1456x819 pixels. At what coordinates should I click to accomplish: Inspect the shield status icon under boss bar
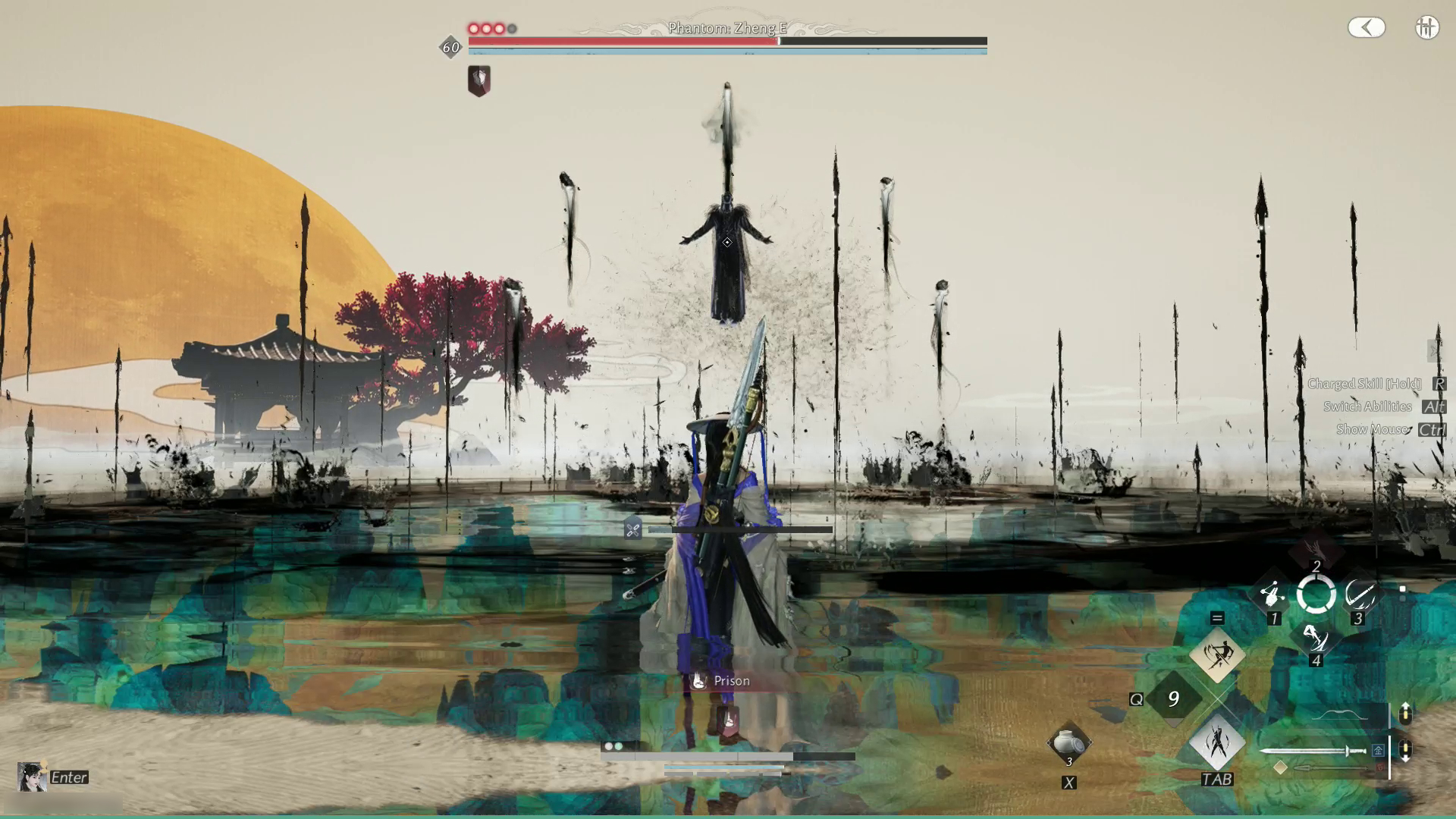tap(479, 80)
